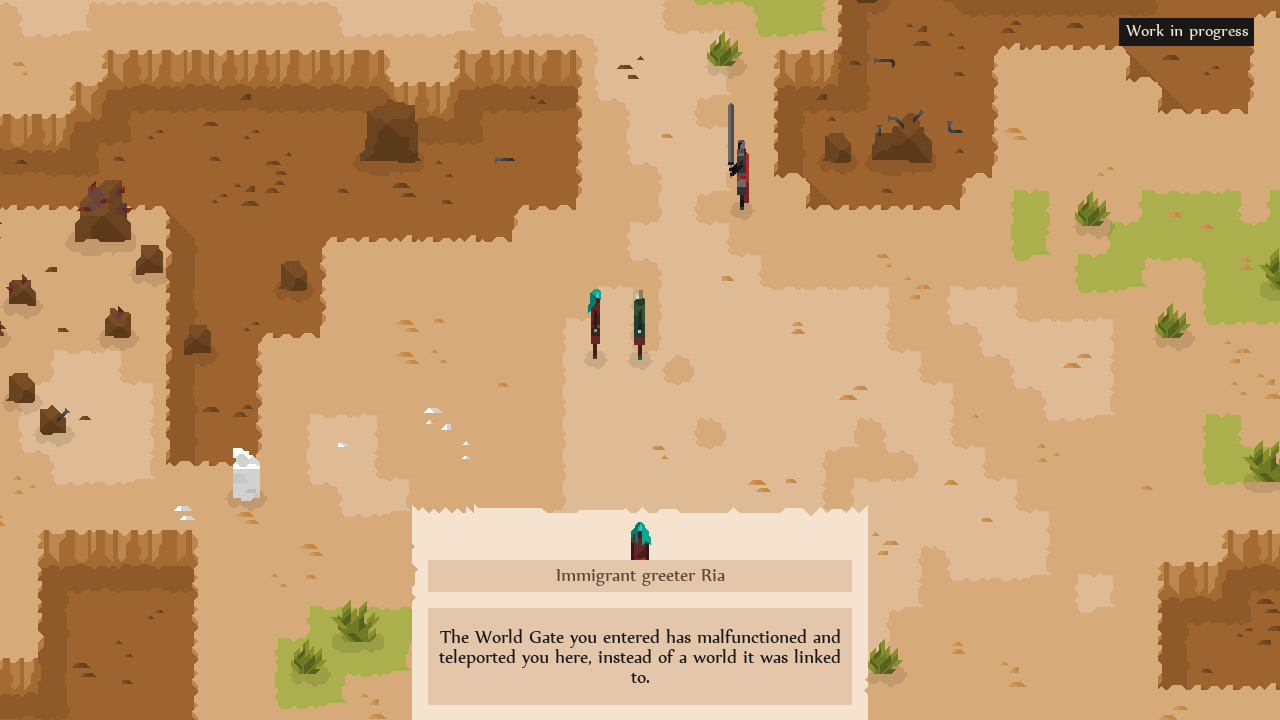Click the World Gate message text to continue
Image resolution: width=1280 pixels, height=720 pixels.
[x=640, y=657]
